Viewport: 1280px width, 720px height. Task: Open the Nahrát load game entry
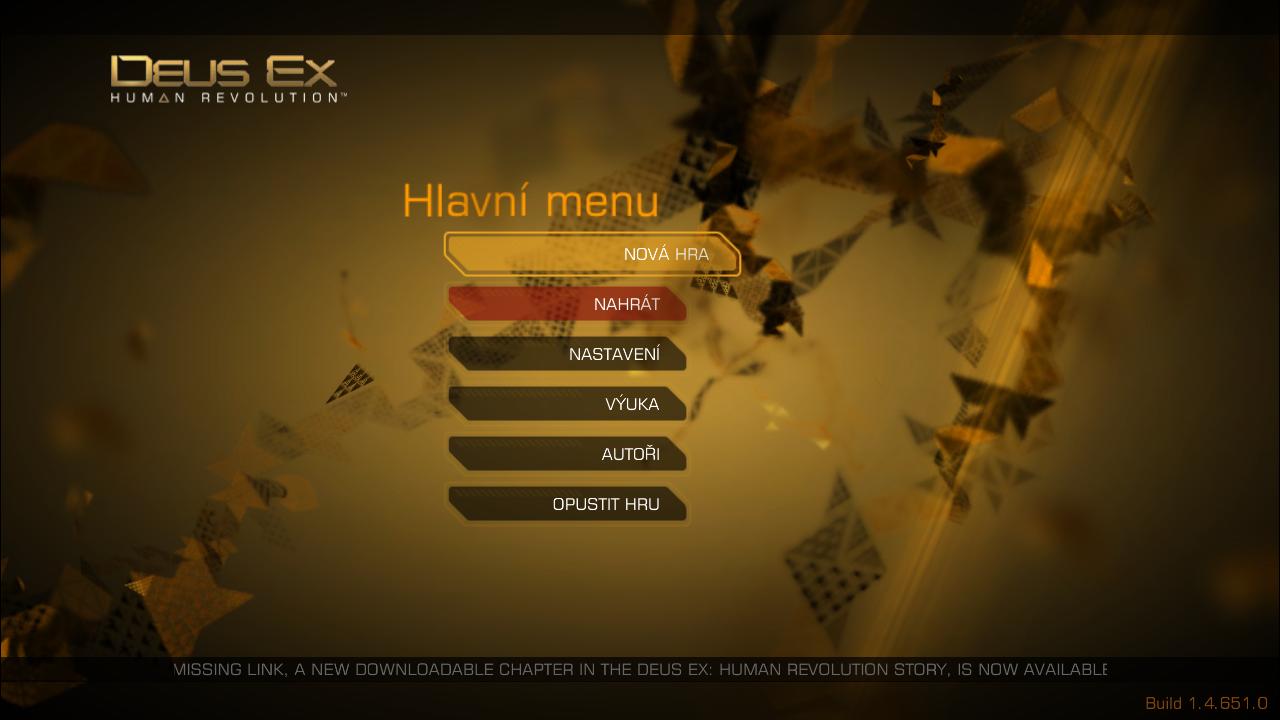(x=567, y=304)
